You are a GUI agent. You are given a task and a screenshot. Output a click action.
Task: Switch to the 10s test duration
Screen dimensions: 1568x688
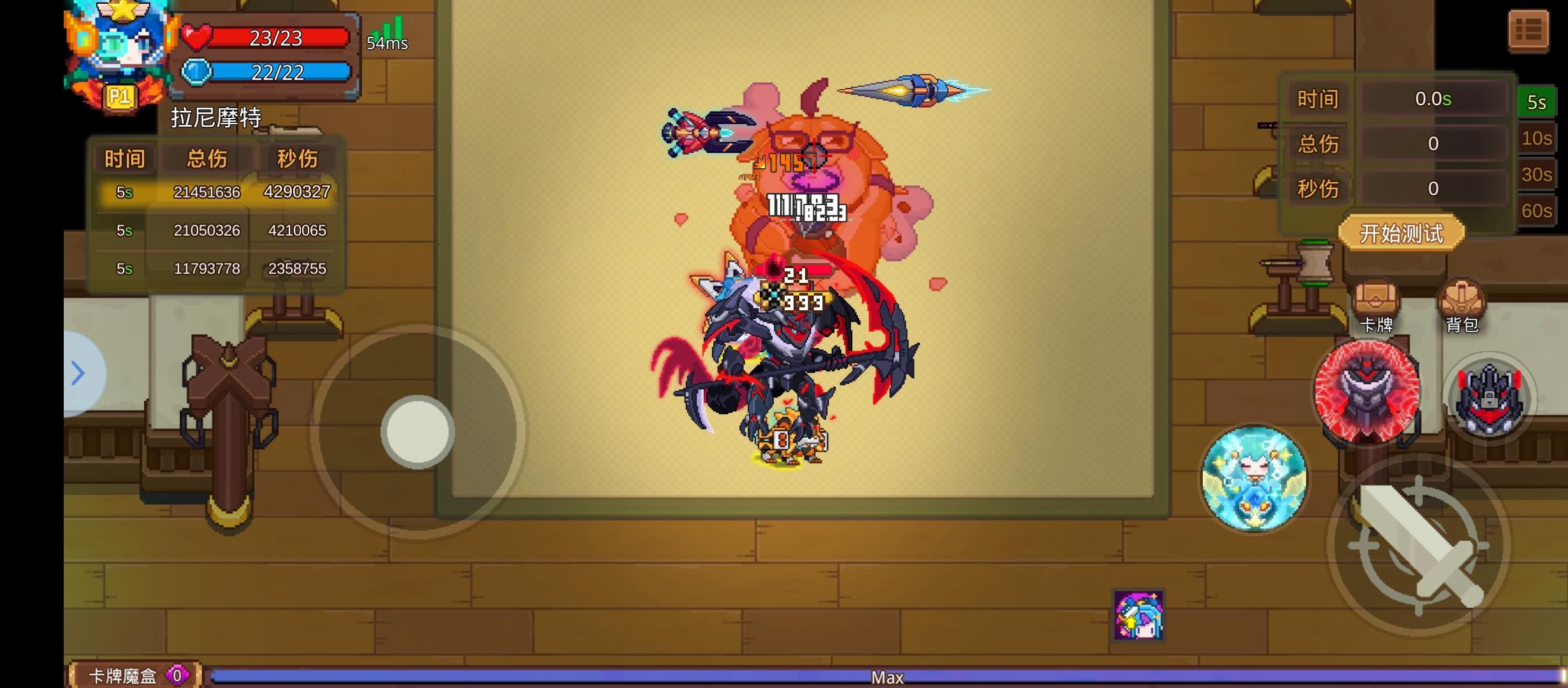coord(1536,139)
